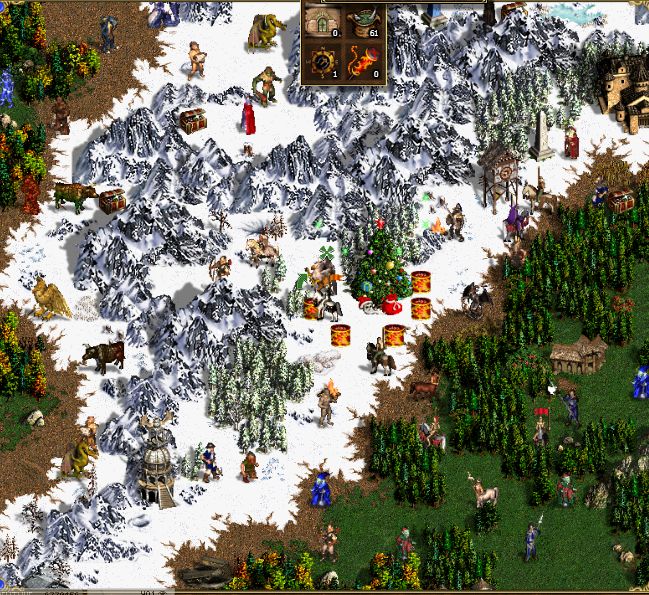The height and width of the screenshot is (595, 649).
Task: Open the golden compass icon
Action: (x=322, y=61)
